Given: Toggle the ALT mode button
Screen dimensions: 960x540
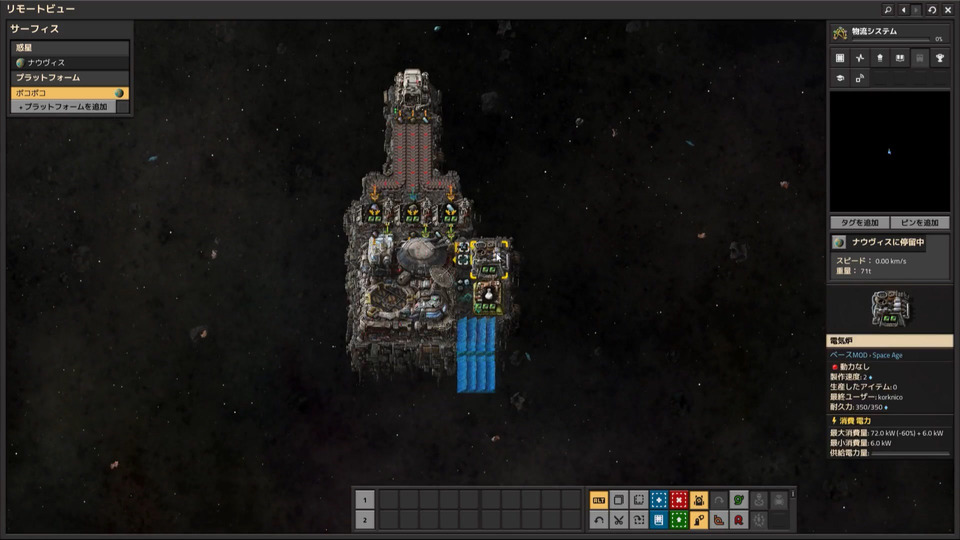Looking at the screenshot, I should 599,500.
